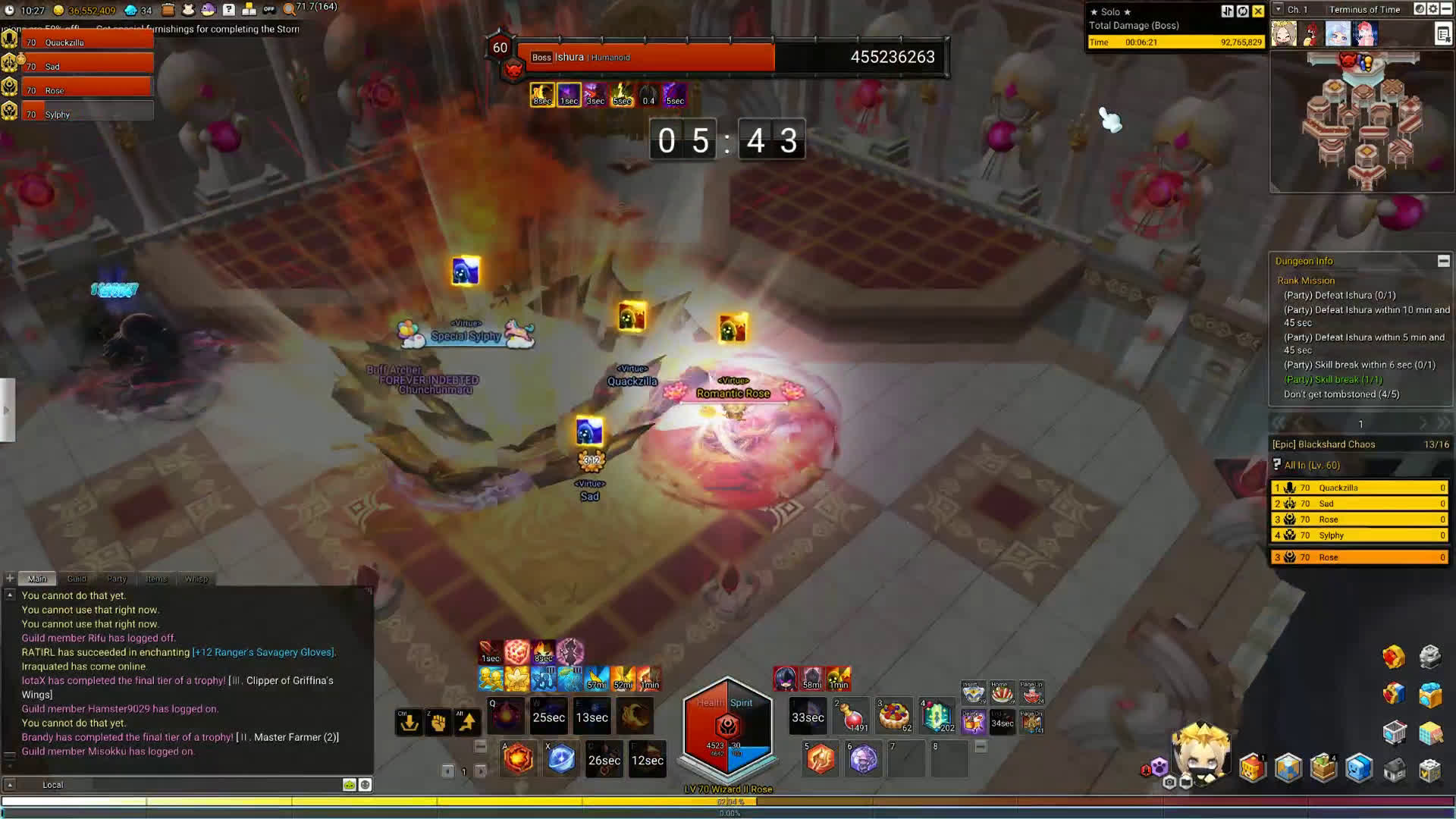Activate the blue orb skill on X
The width and height of the screenshot is (1456, 819).
[561, 759]
